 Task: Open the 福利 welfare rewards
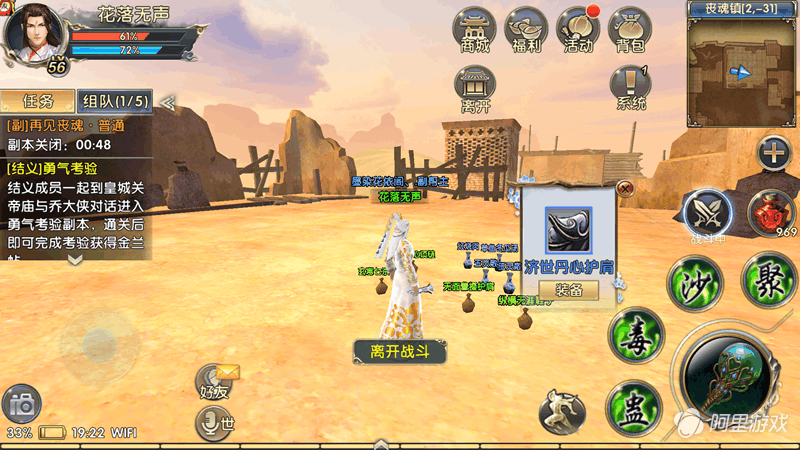526,28
